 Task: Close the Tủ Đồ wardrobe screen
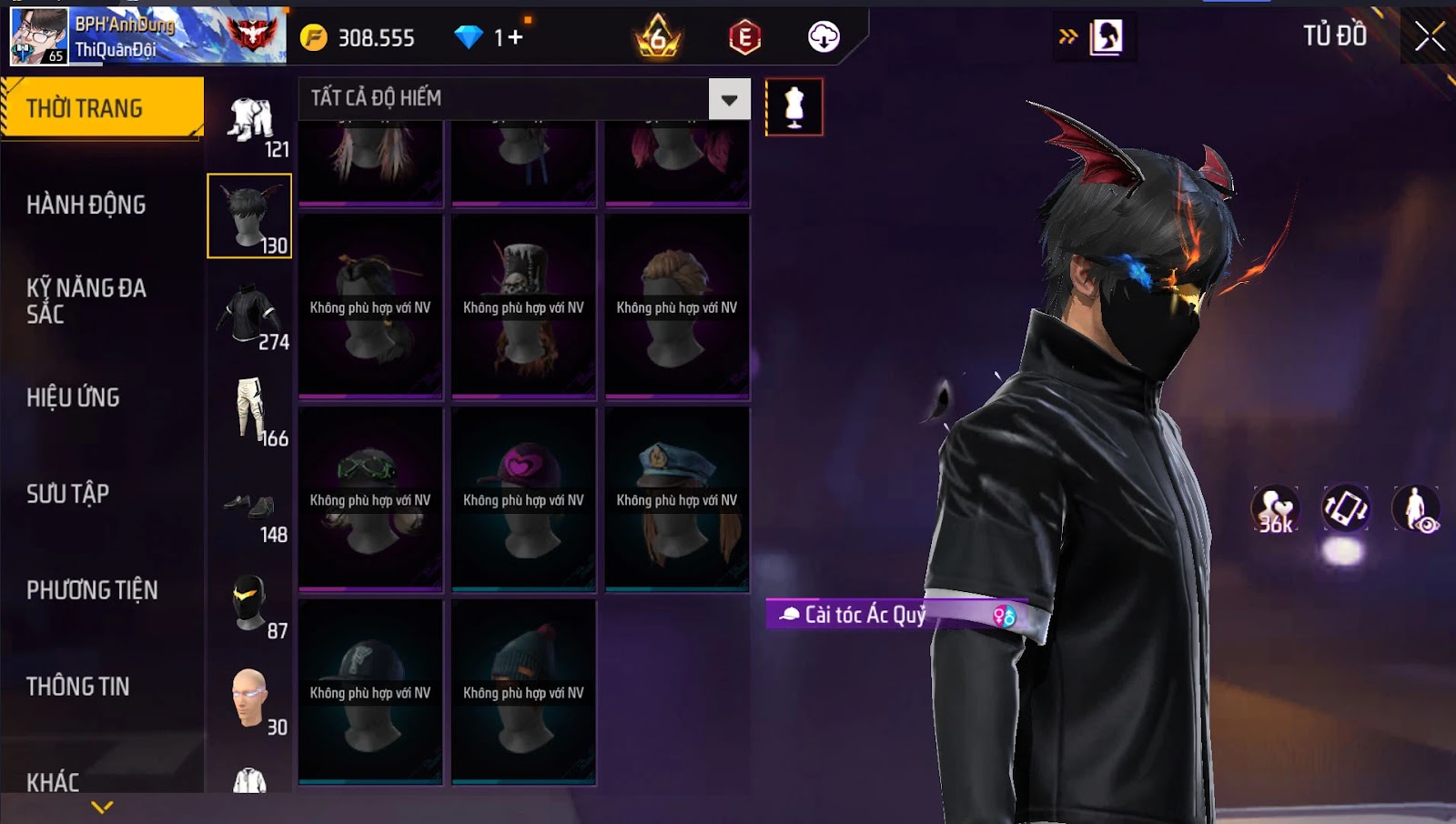(1429, 36)
